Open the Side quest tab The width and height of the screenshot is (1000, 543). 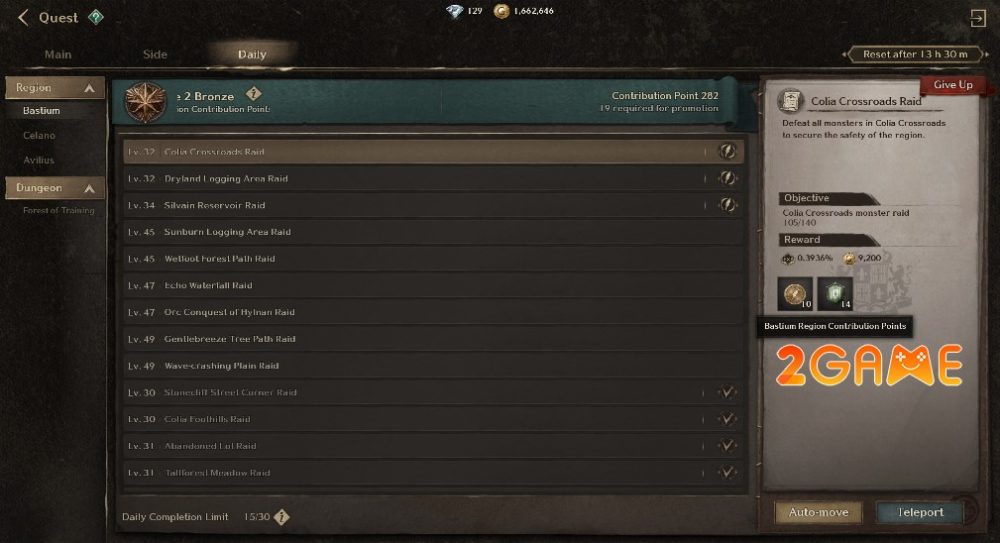click(x=155, y=54)
